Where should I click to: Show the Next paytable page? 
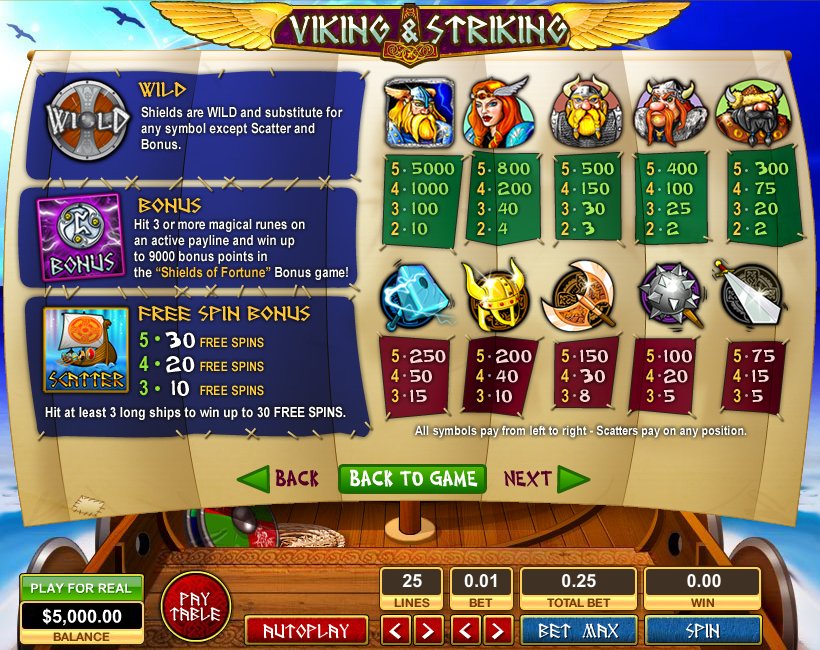click(x=545, y=479)
